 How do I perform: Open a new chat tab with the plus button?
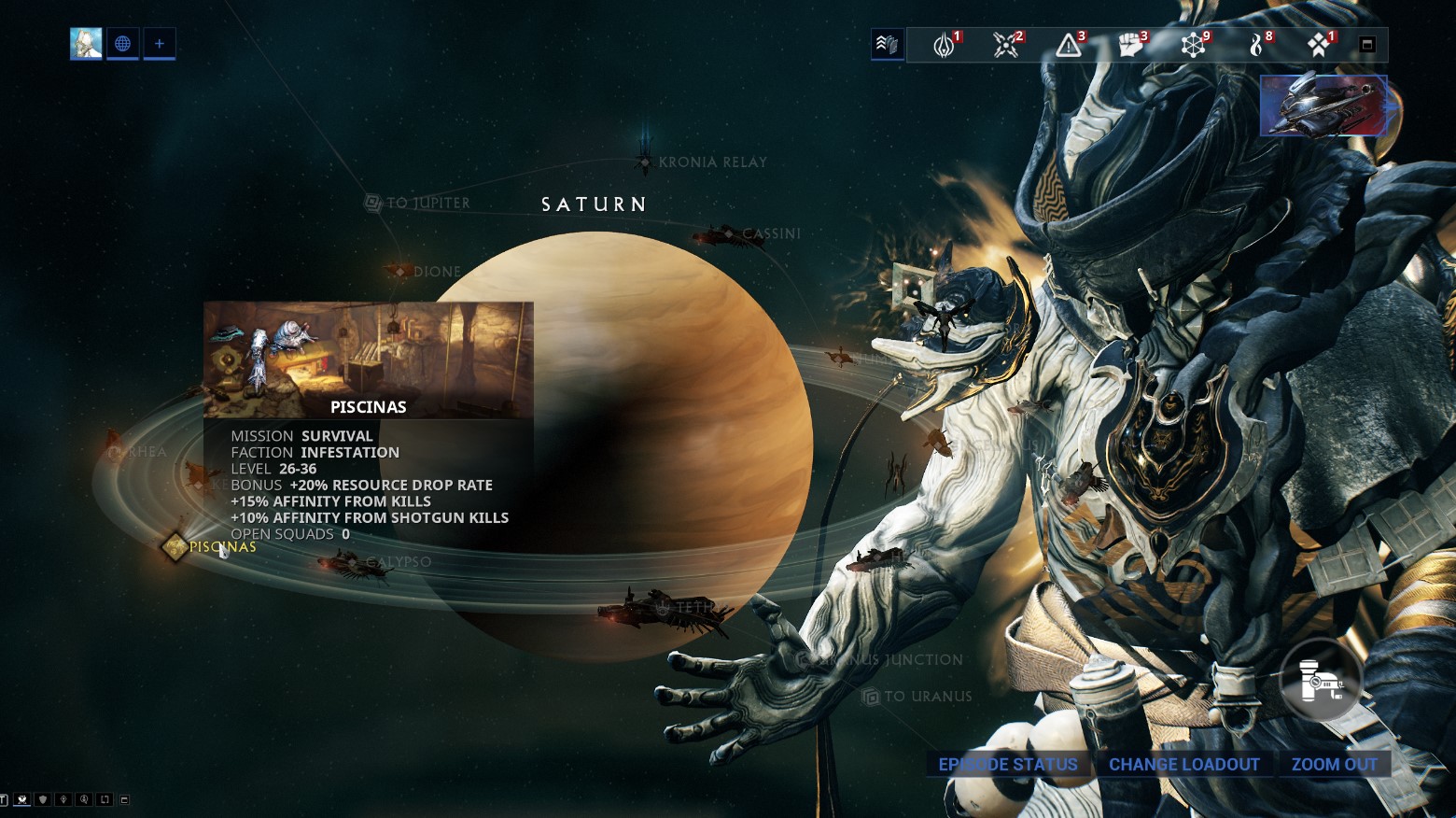(x=159, y=43)
